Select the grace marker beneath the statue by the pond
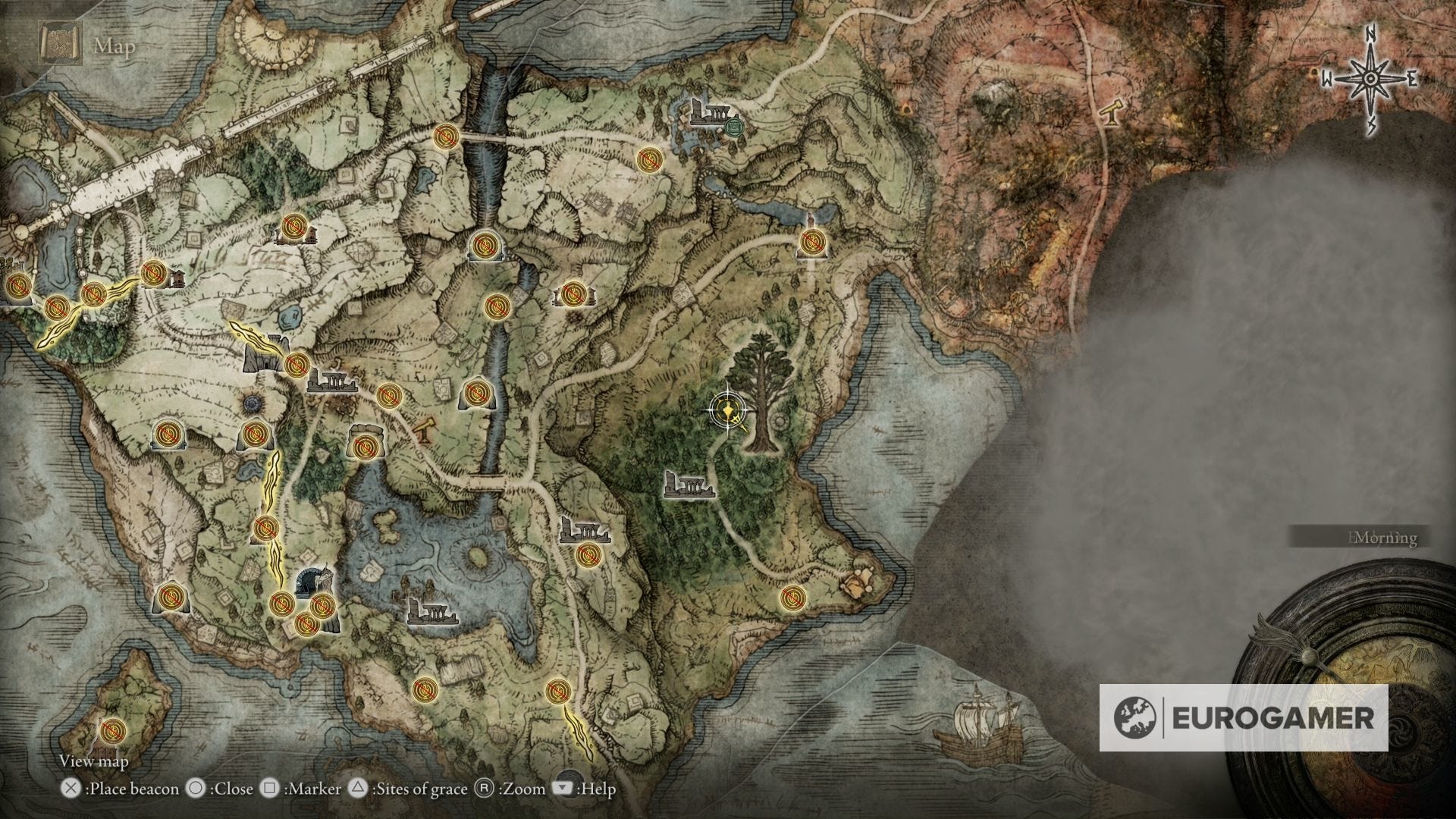1456x819 pixels. (811, 242)
